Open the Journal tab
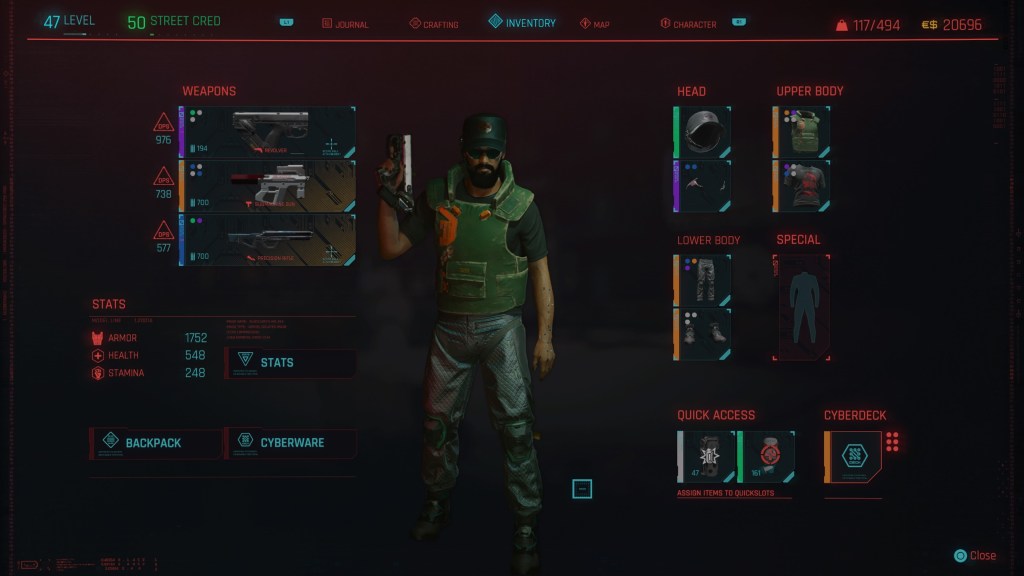 click(345, 24)
